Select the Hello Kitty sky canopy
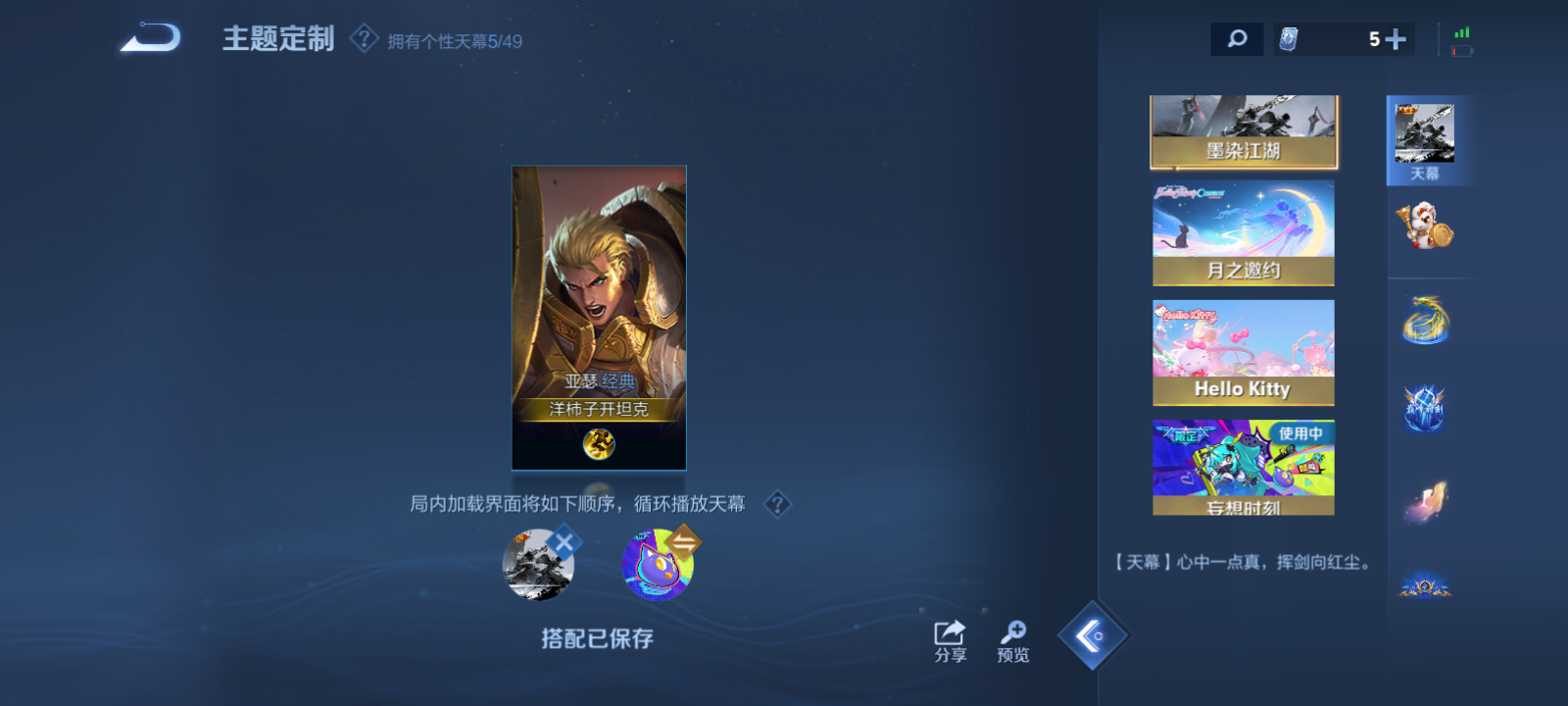This screenshot has height=706, width=1568. click(x=1243, y=351)
